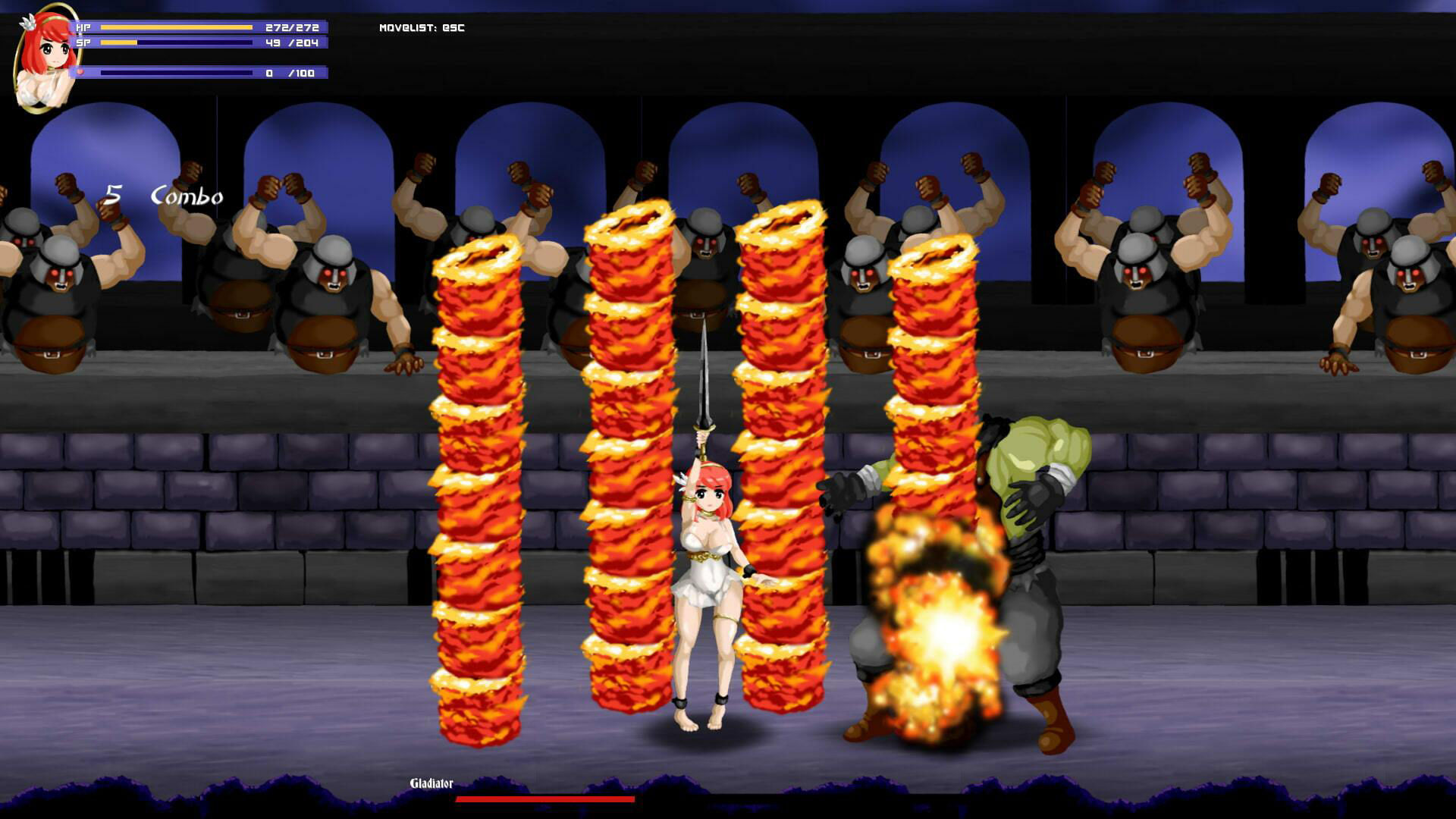Click the 5 Combo counter text

click(x=167, y=196)
